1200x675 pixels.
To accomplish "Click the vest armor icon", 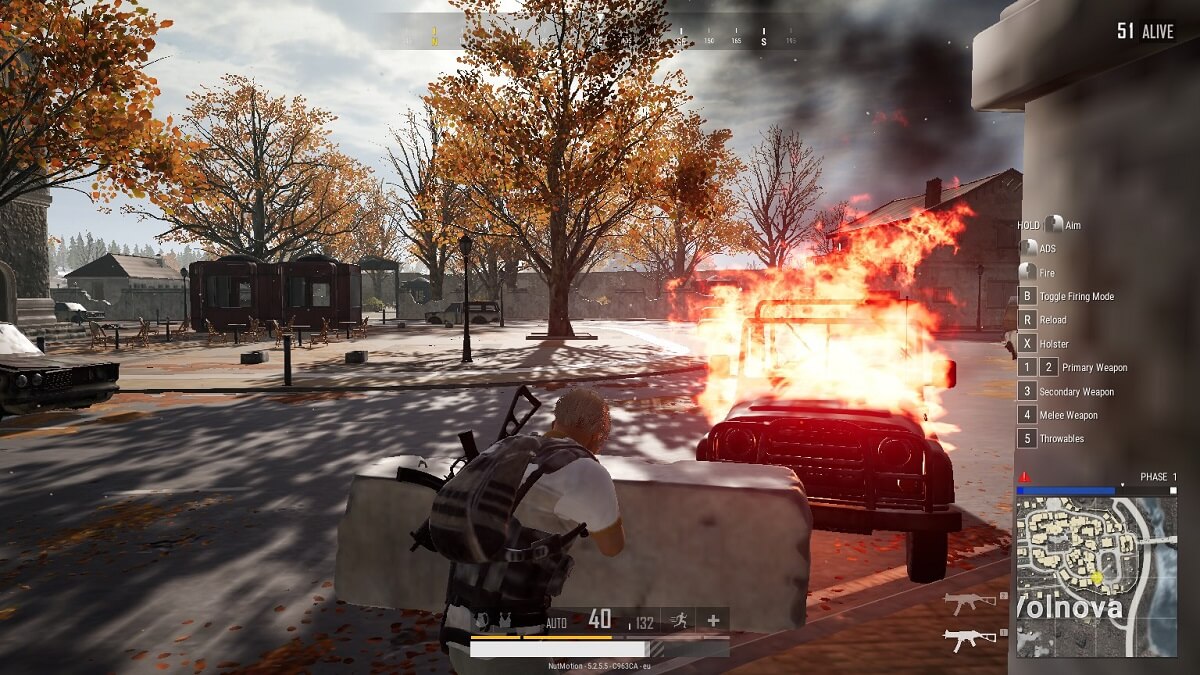I will click(503, 621).
